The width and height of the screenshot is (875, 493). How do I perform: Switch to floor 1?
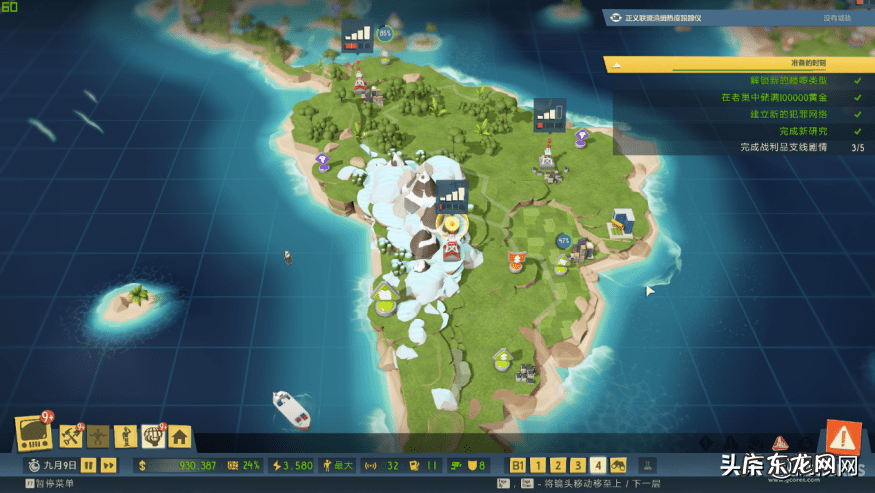pyautogui.click(x=538, y=465)
